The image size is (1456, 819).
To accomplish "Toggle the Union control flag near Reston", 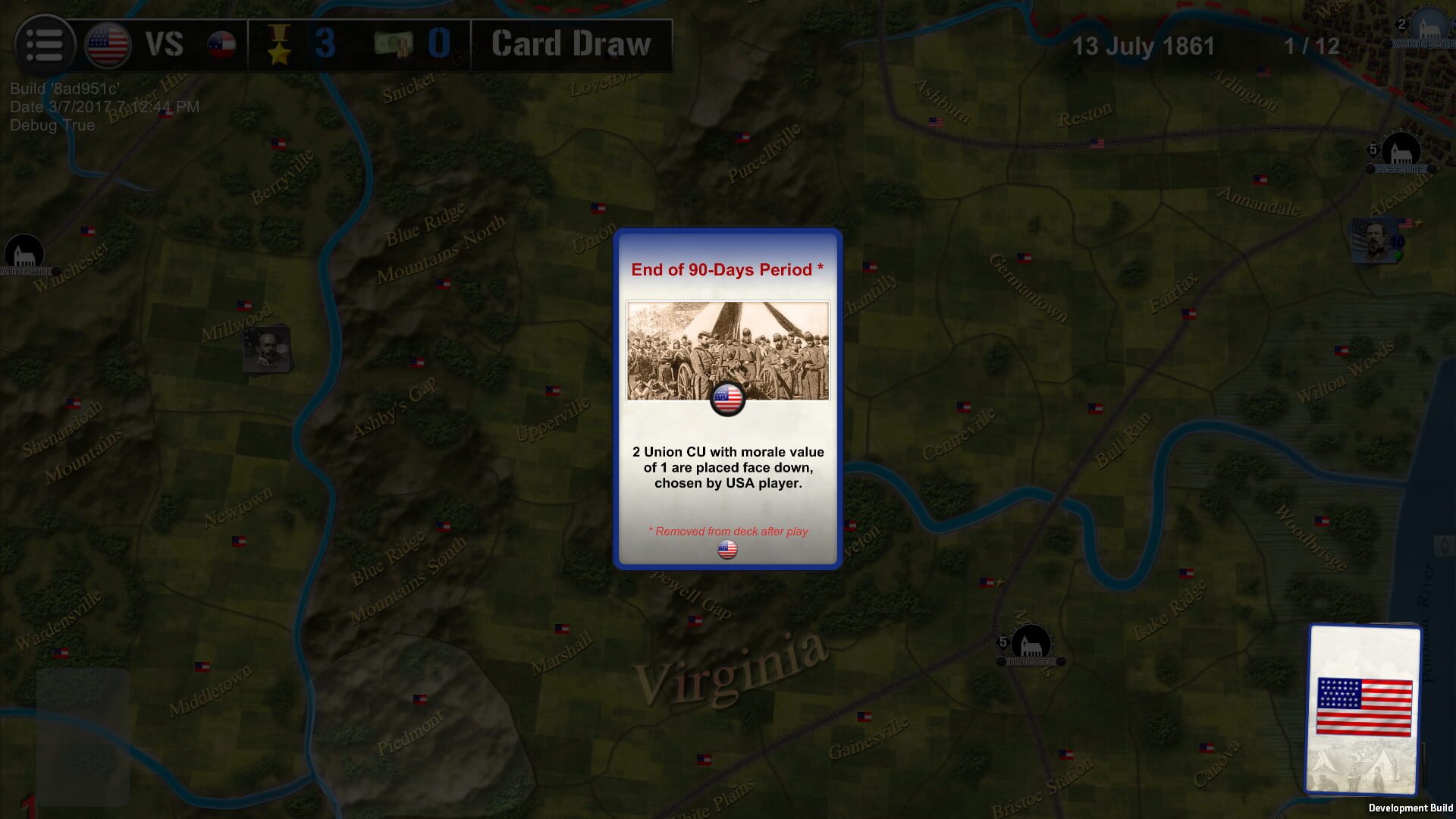I will 1097,143.
